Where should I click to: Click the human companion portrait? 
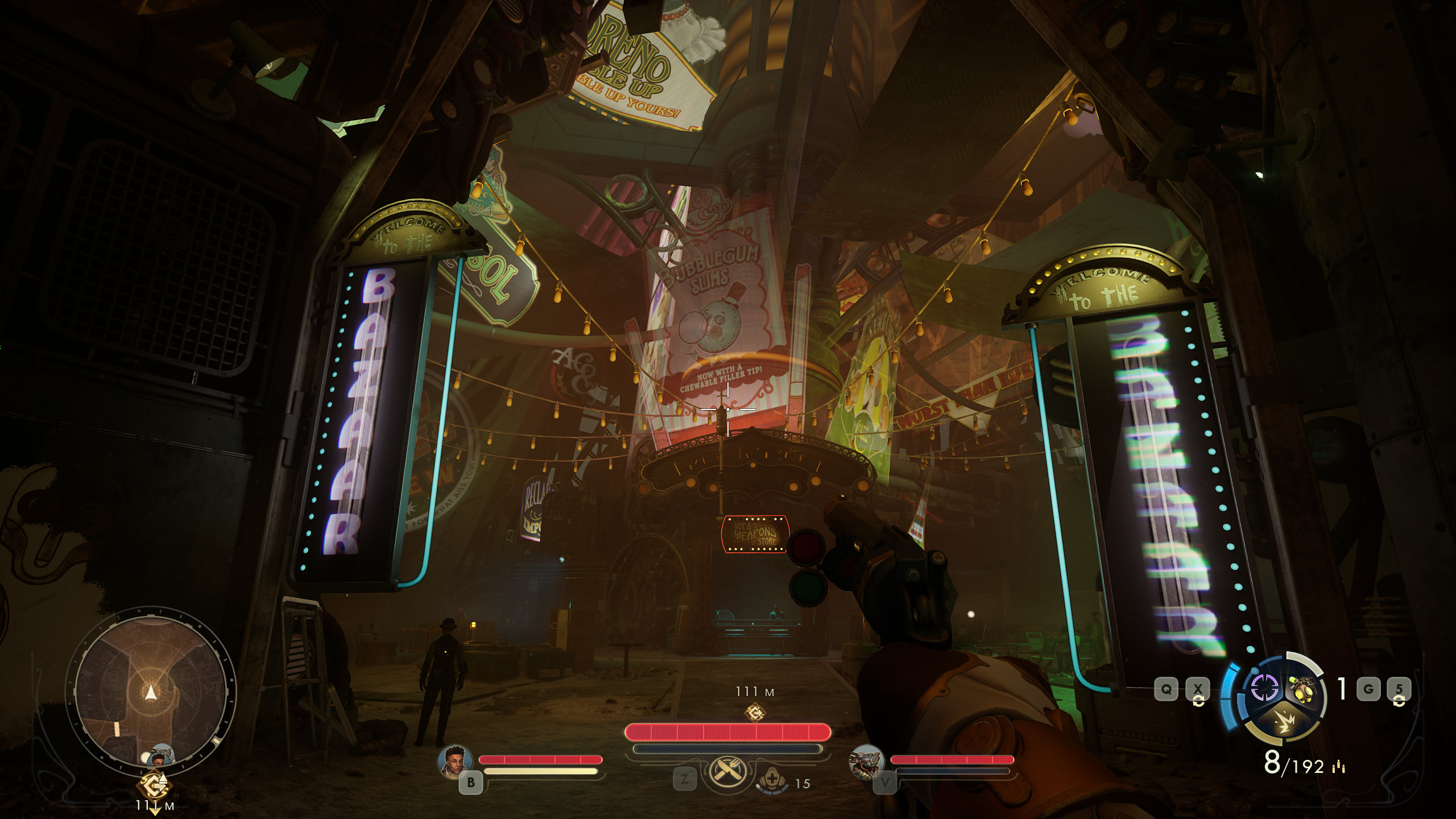pyautogui.click(x=456, y=760)
